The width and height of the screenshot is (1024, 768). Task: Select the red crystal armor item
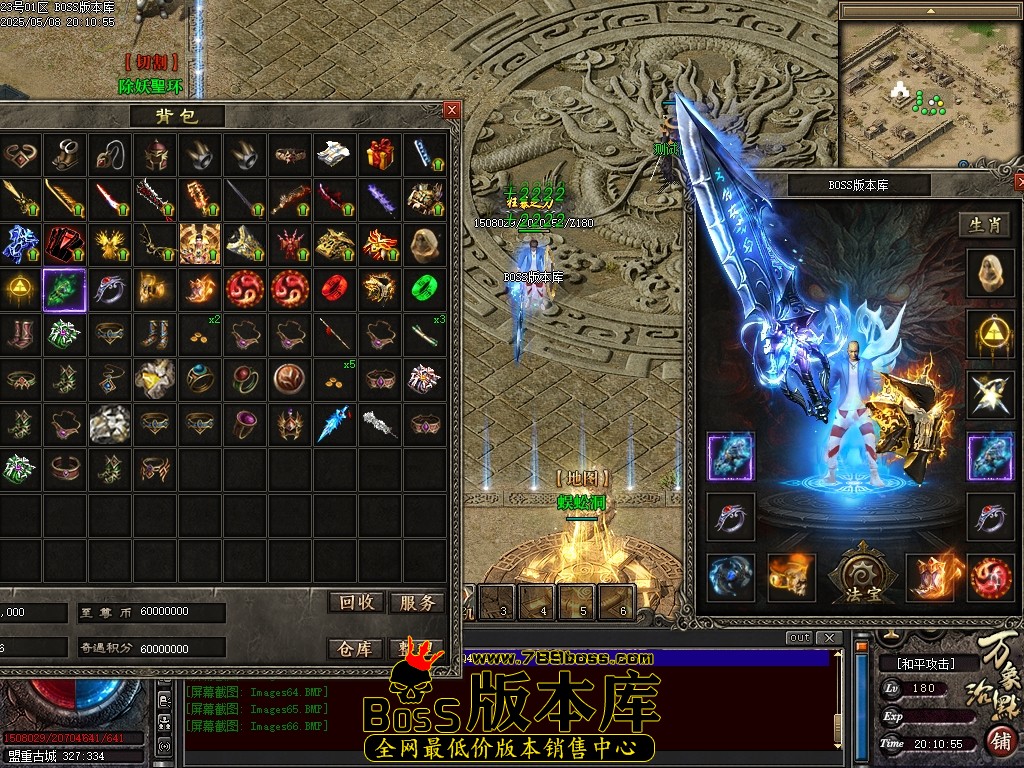click(65, 244)
